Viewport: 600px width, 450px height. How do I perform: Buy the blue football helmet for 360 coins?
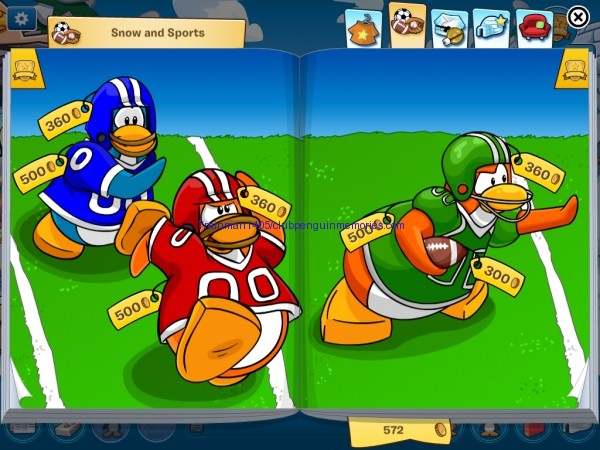pos(64,120)
